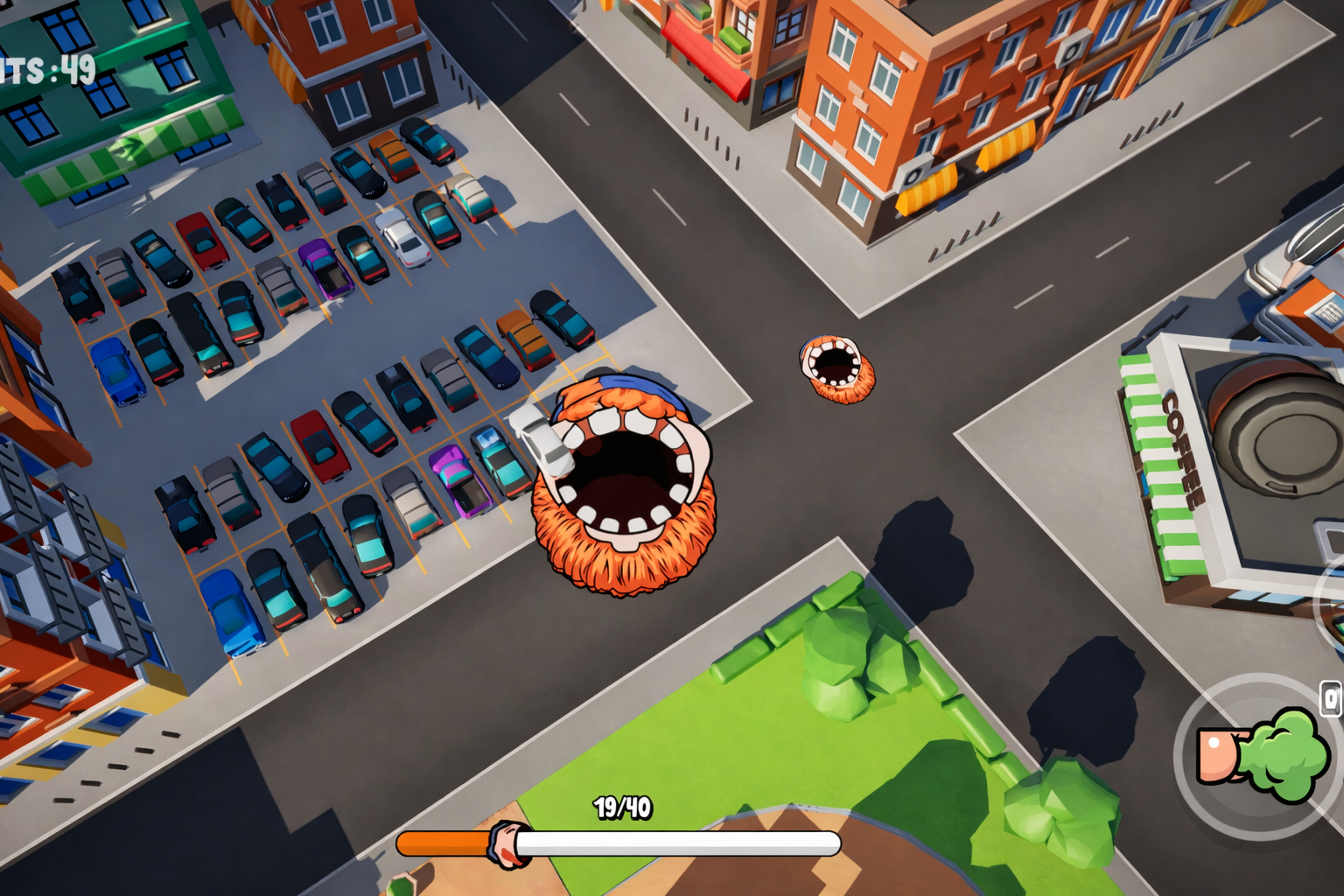Viewport: 1344px width, 896px height.
Task: Tap the smaller enemy mouth on the road
Action: [x=836, y=367]
